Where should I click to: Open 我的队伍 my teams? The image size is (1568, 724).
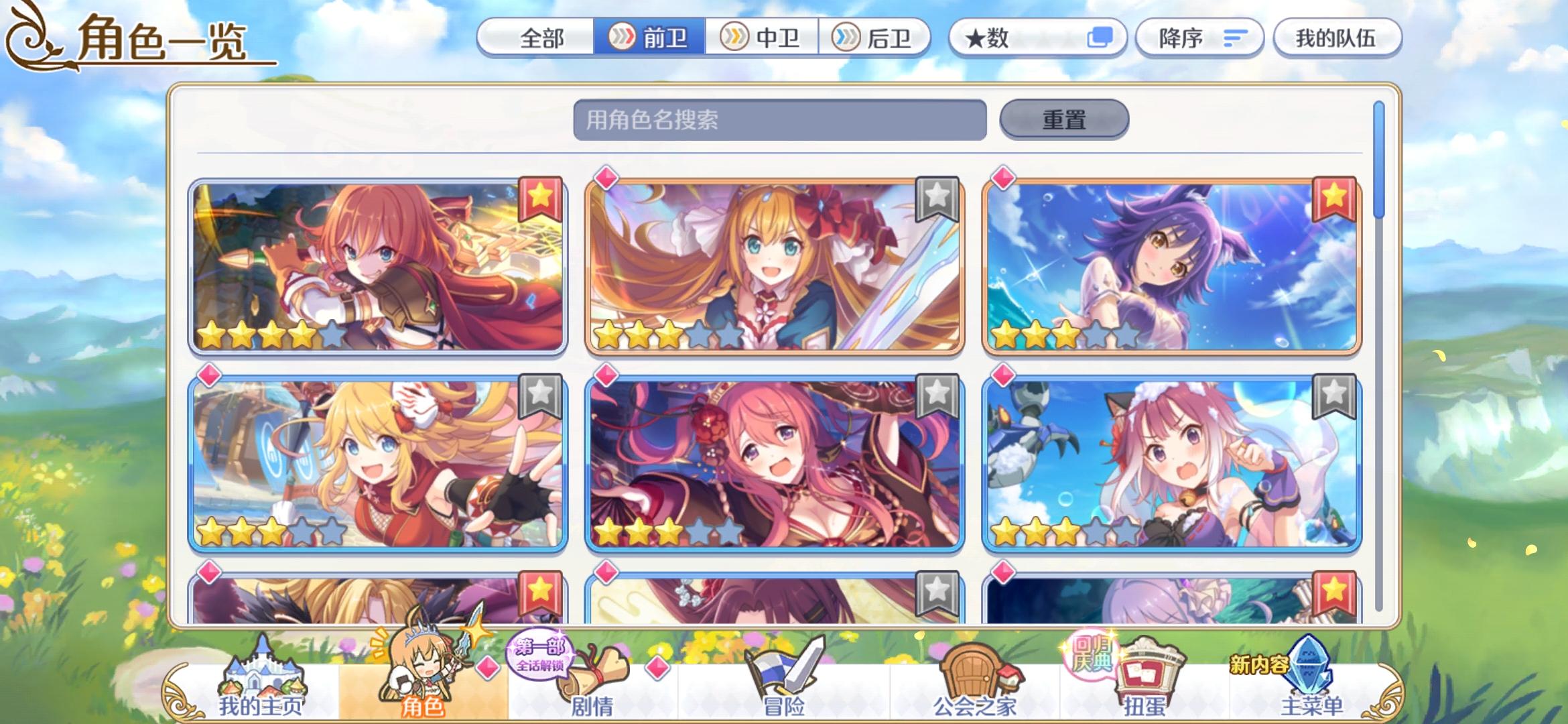pyautogui.click(x=1337, y=38)
